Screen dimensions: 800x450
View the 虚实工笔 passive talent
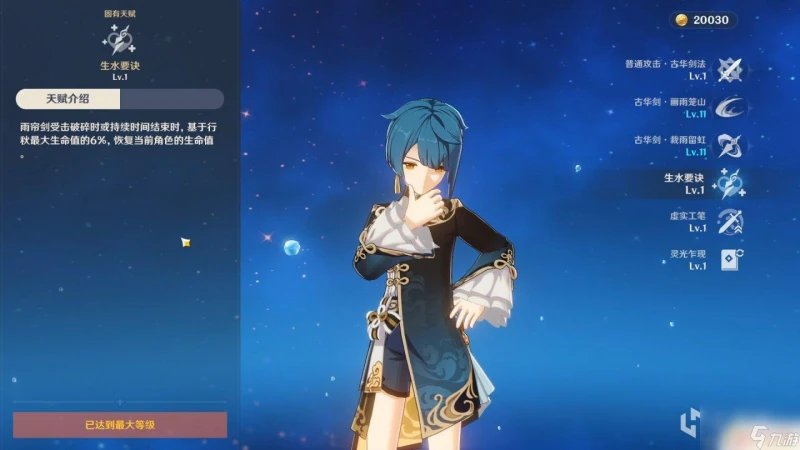pyautogui.click(x=730, y=220)
